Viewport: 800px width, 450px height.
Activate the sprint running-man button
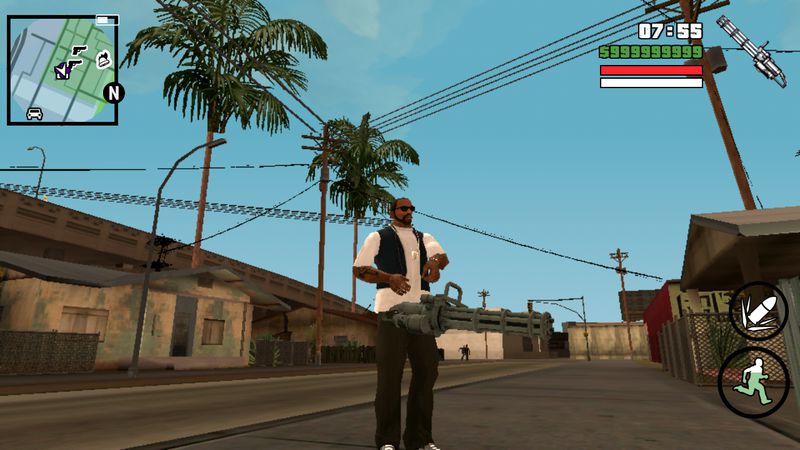point(753,381)
